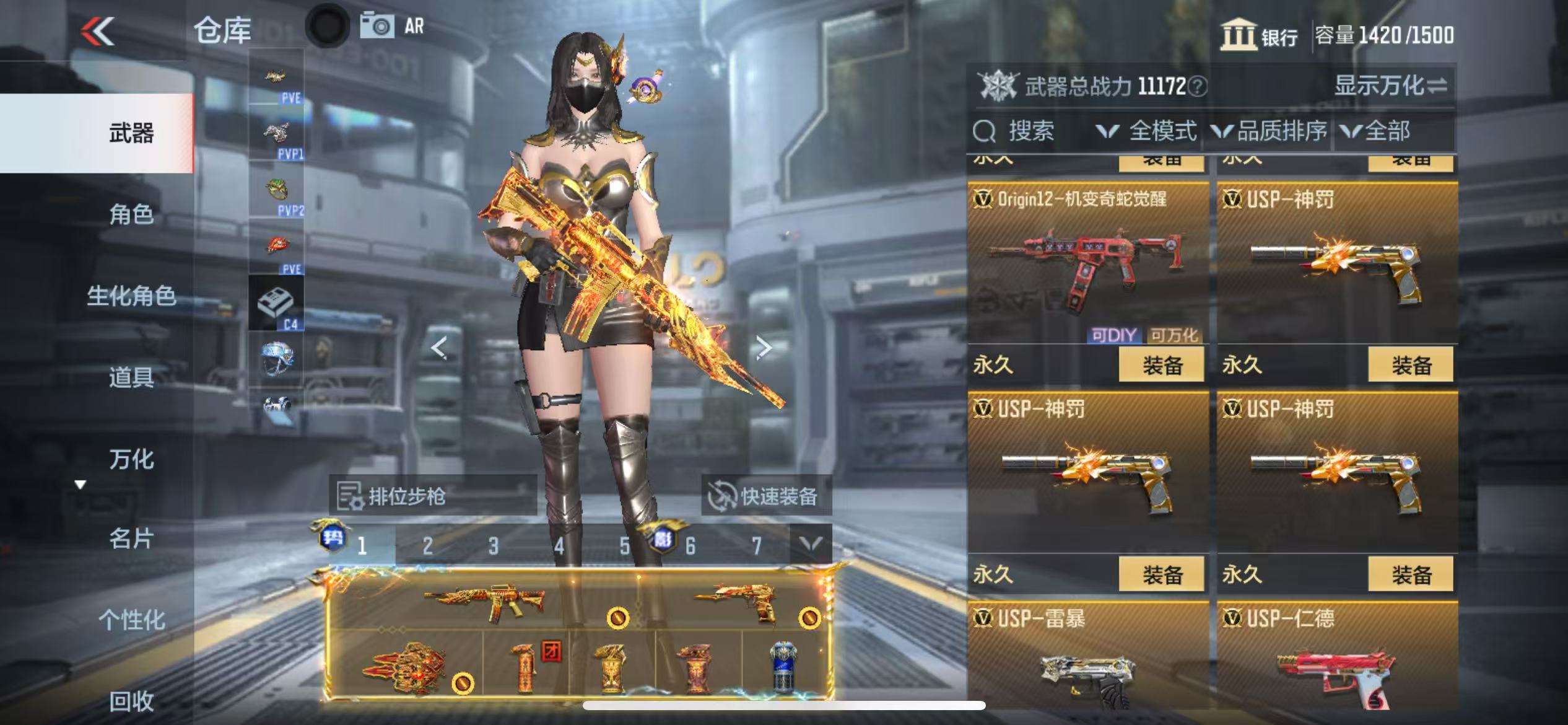Rotate character with the right arrow

(x=764, y=348)
